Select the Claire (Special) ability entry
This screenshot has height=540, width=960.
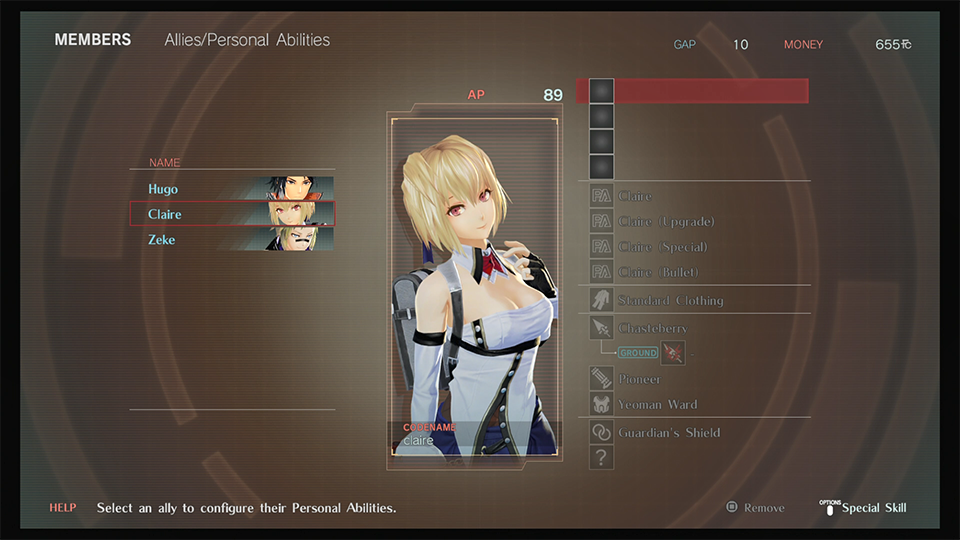[x=662, y=247]
